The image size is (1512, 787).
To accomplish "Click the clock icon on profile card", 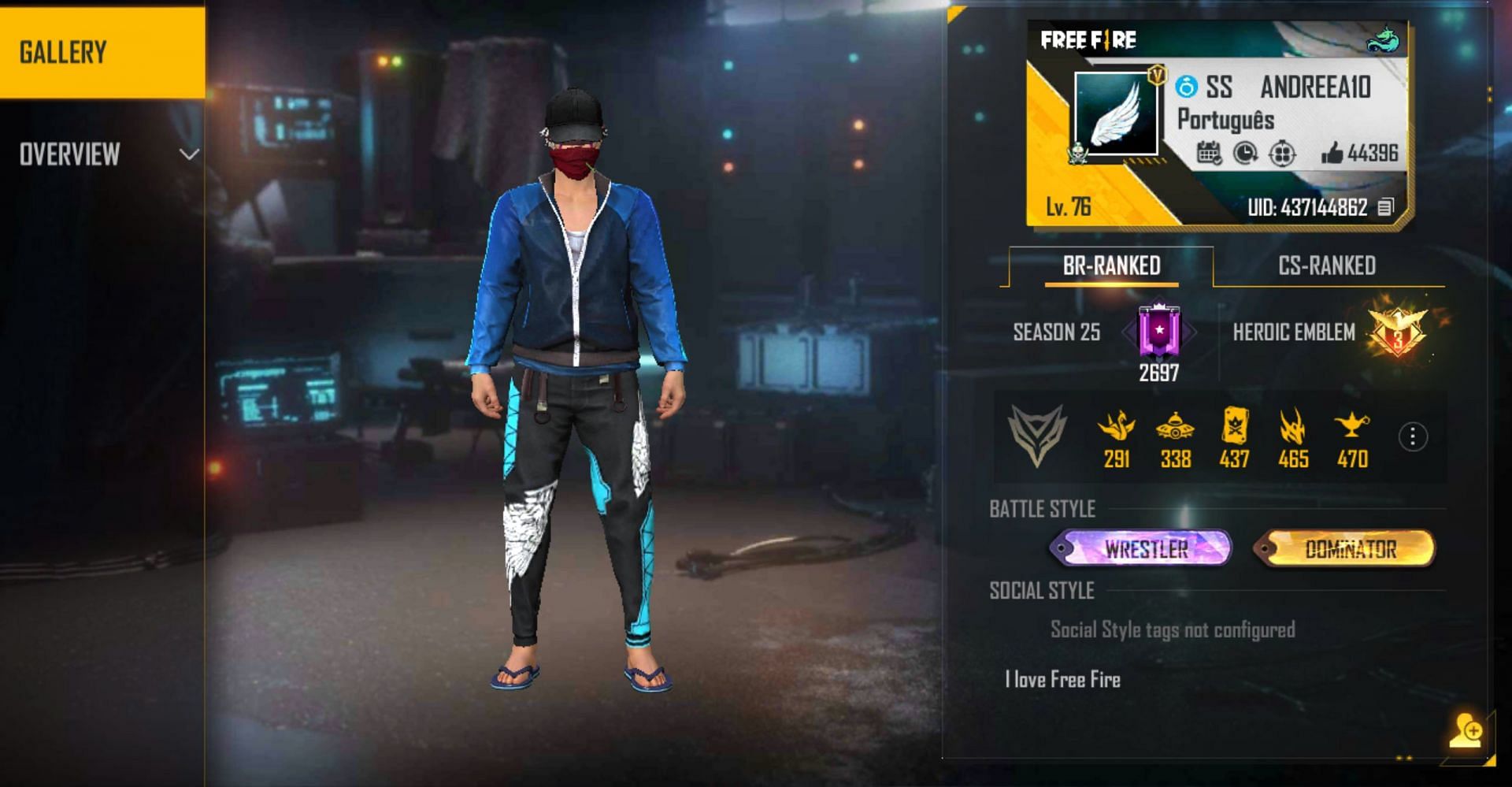I will pyautogui.click(x=1245, y=153).
